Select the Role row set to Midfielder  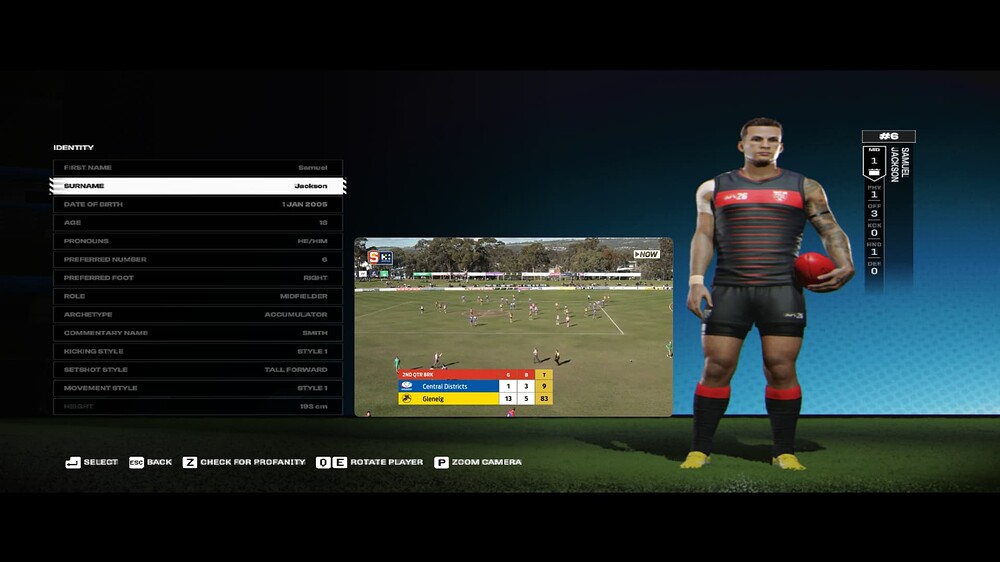point(197,296)
